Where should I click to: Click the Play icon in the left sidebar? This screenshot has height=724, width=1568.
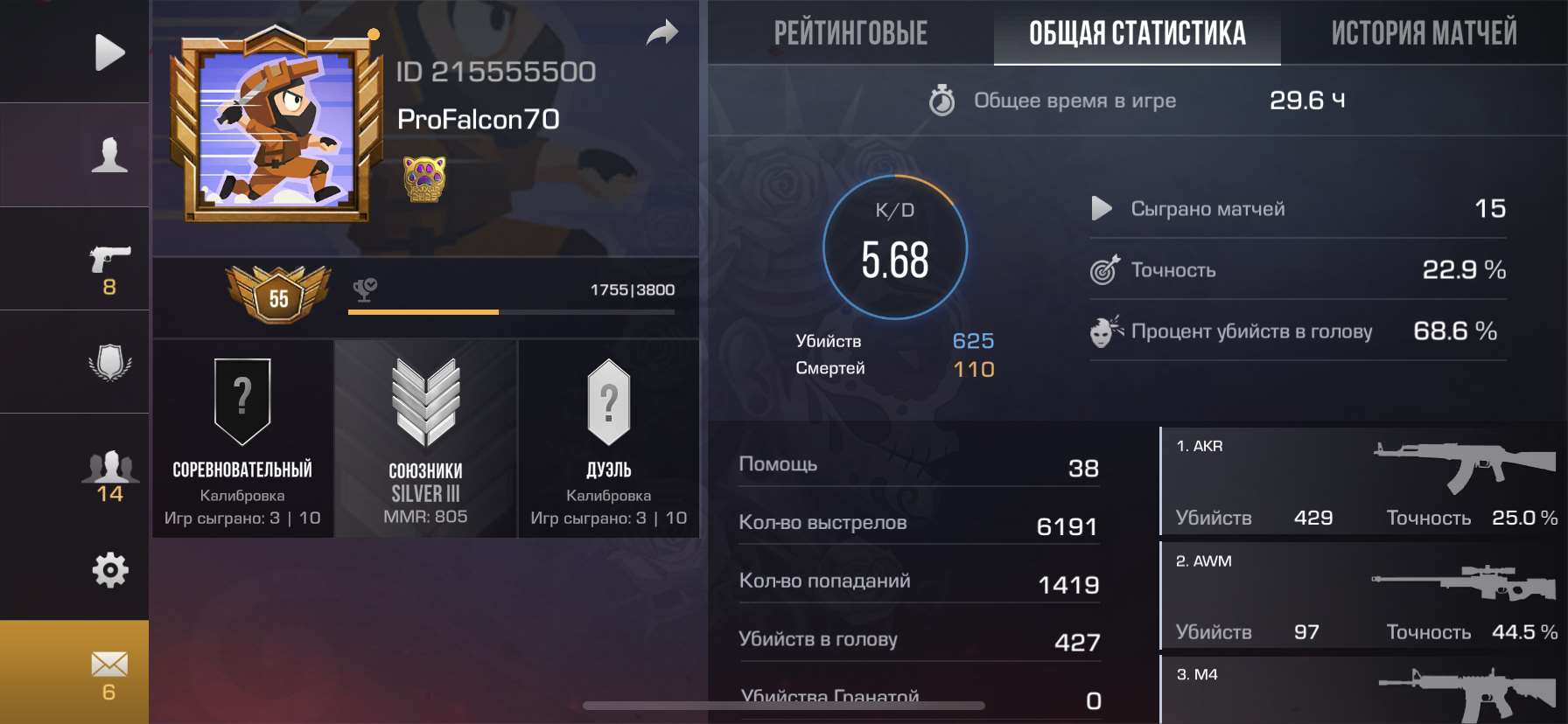click(108, 52)
